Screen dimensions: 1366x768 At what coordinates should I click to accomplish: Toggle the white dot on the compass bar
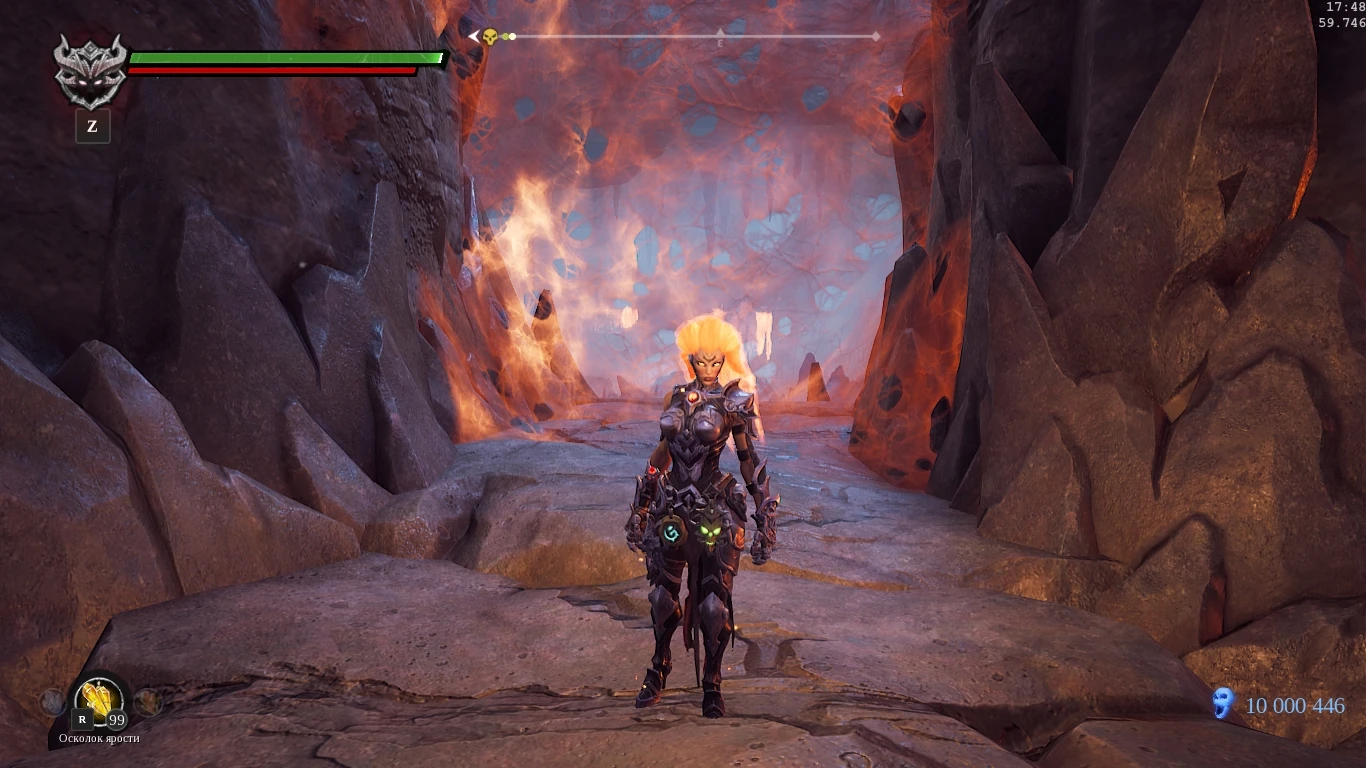coord(512,36)
